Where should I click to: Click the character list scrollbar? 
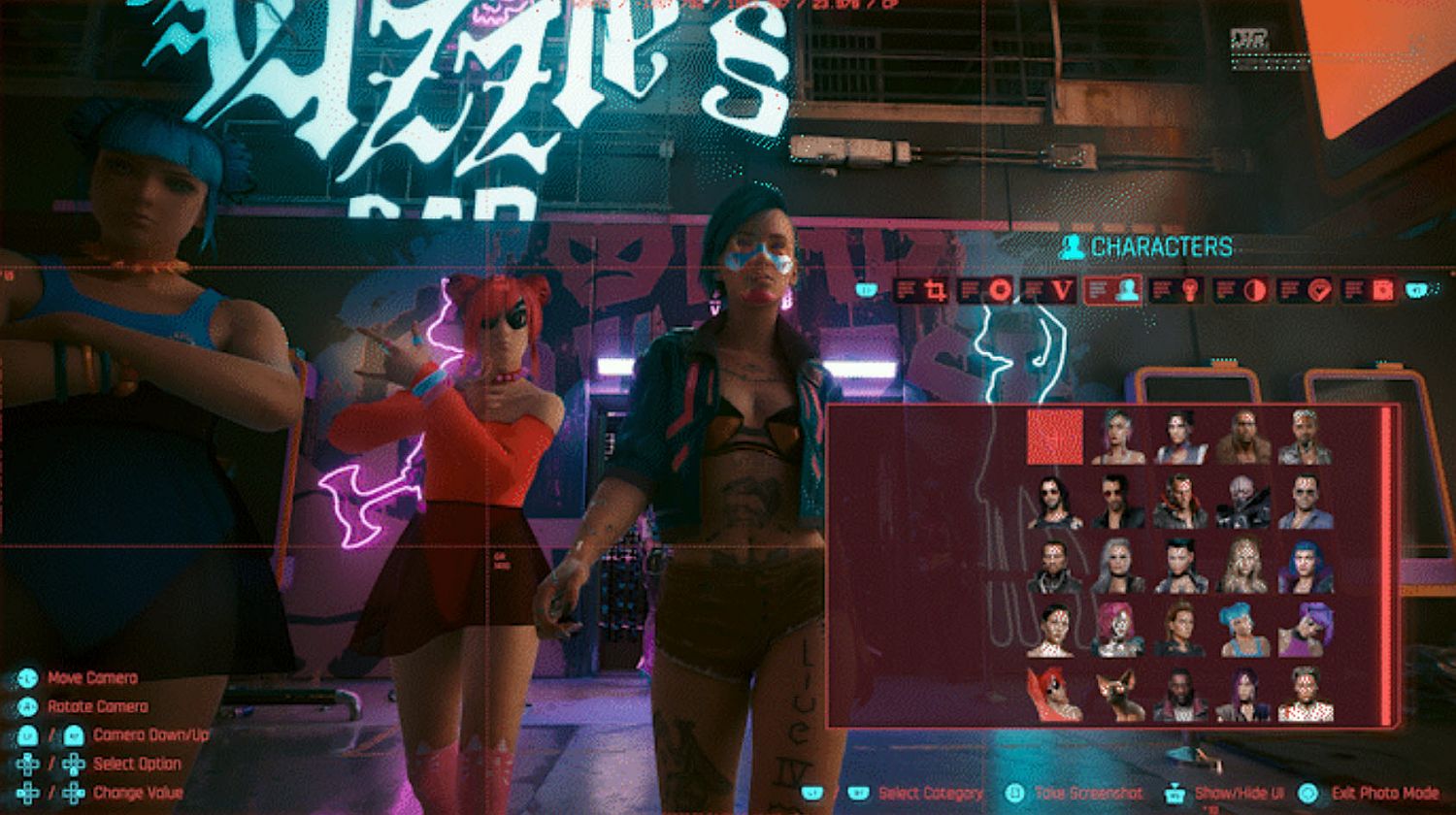[1386, 565]
